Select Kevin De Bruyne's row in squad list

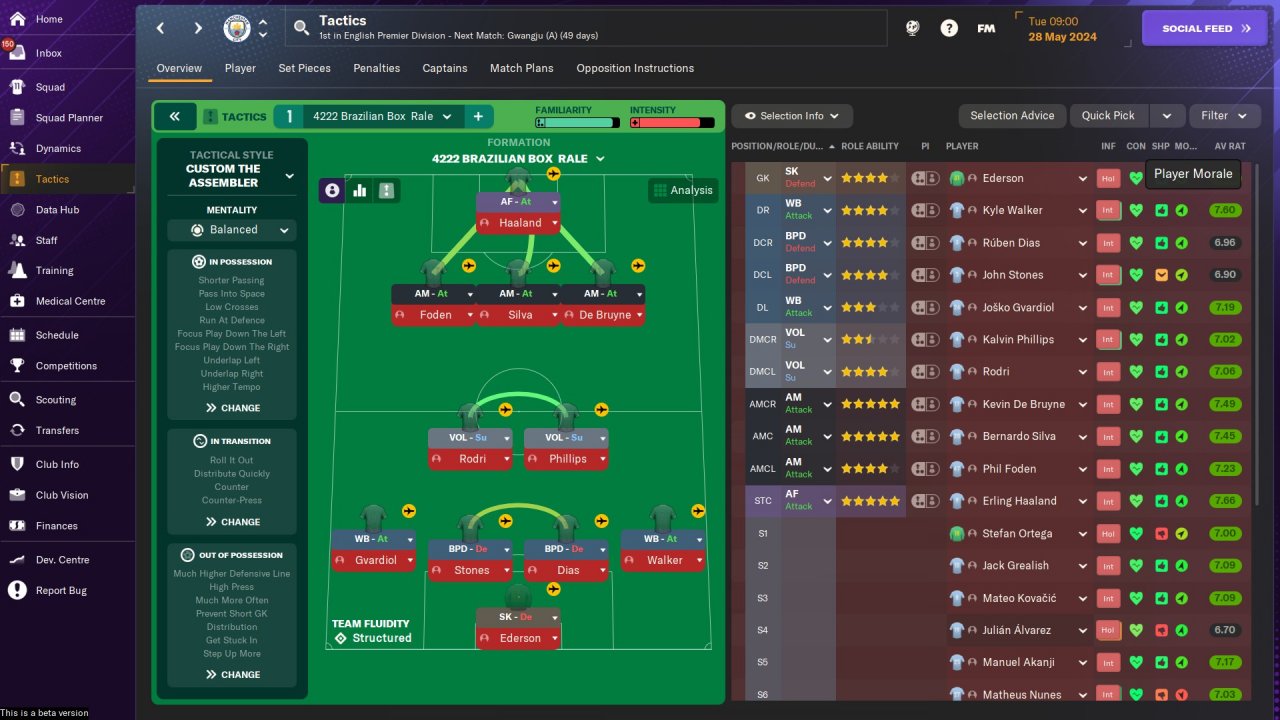click(1018, 404)
